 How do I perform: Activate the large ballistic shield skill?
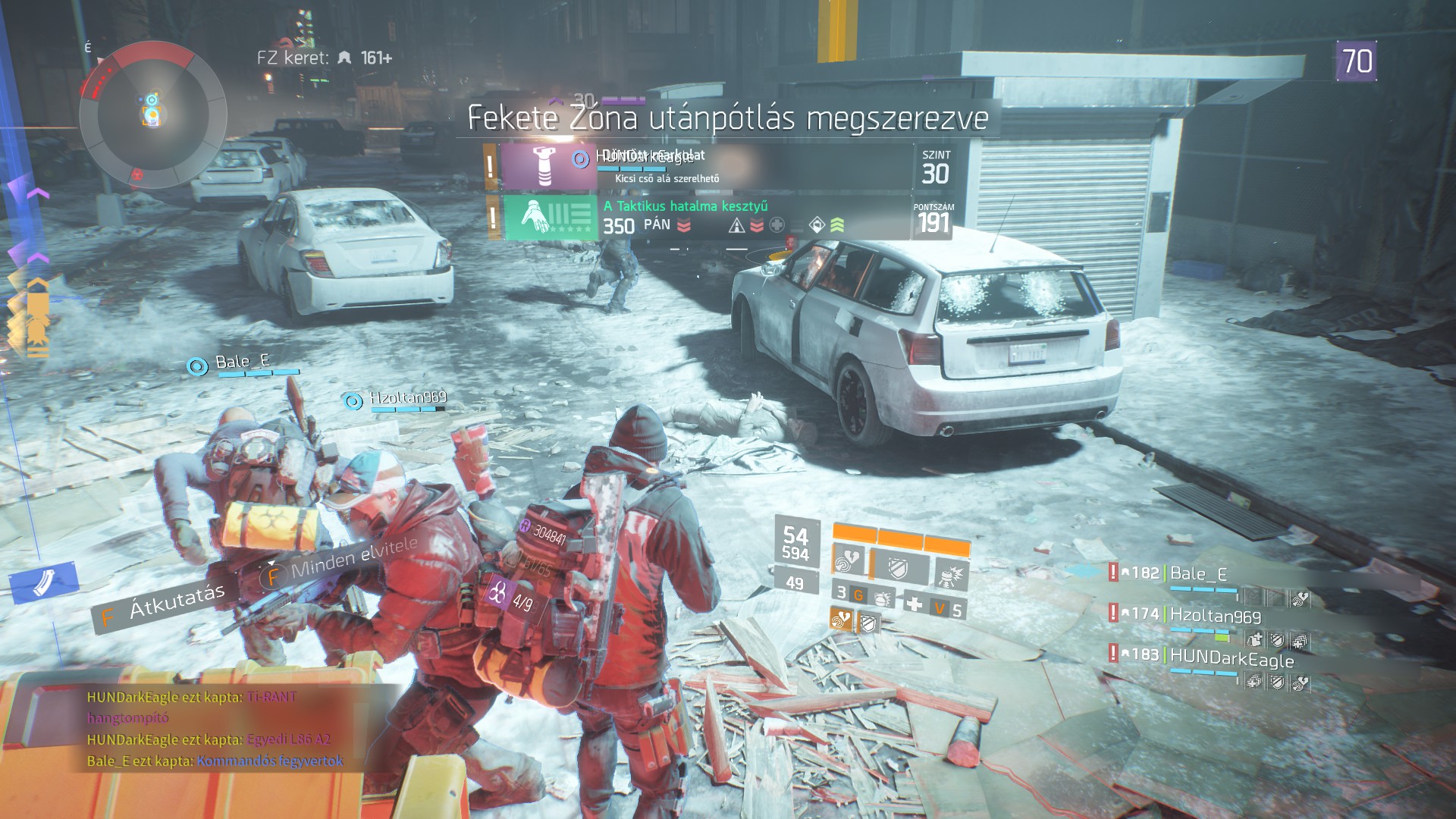tap(900, 567)
